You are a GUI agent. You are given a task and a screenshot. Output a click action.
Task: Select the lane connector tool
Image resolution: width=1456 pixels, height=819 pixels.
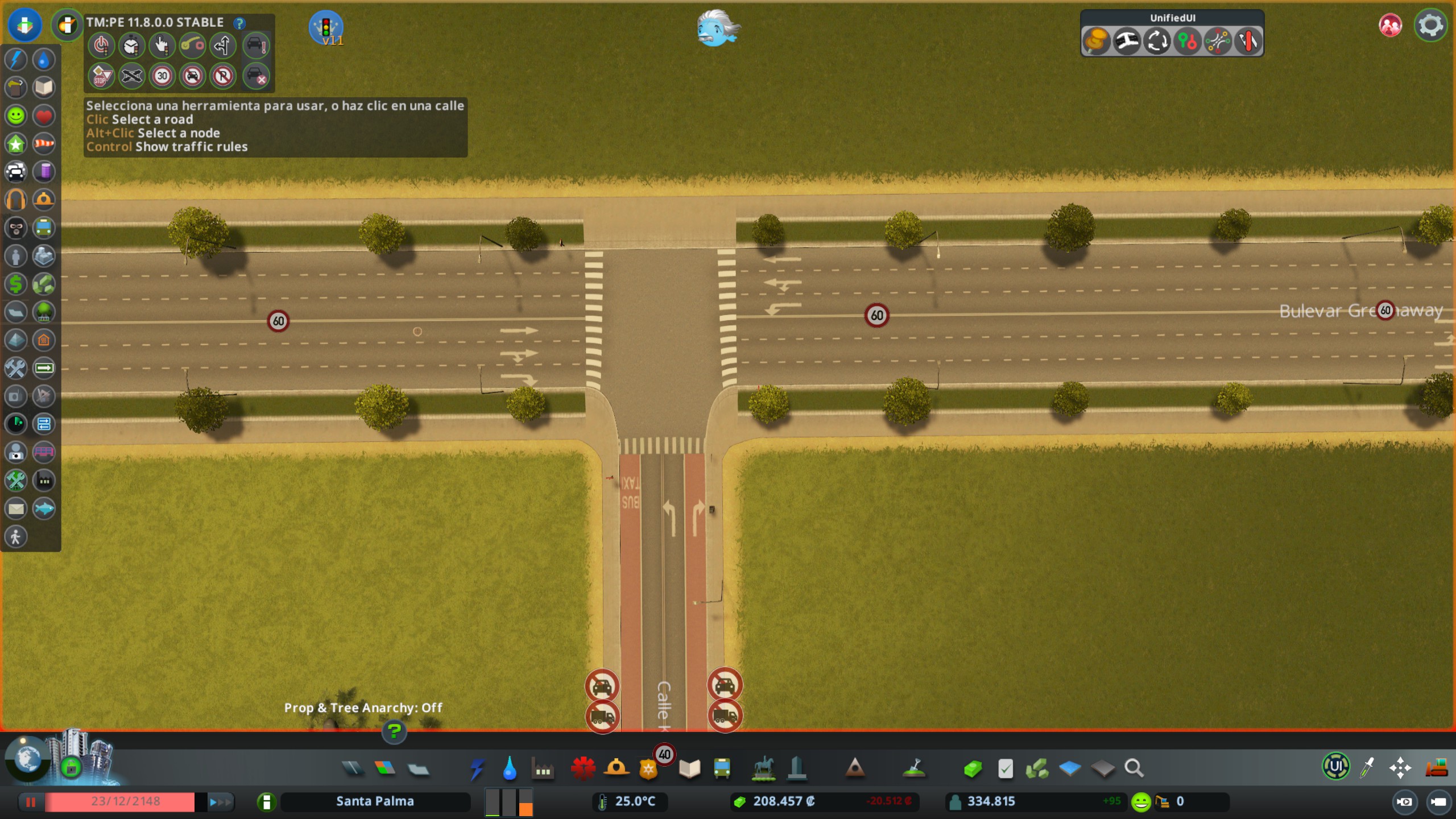point(193,45)
